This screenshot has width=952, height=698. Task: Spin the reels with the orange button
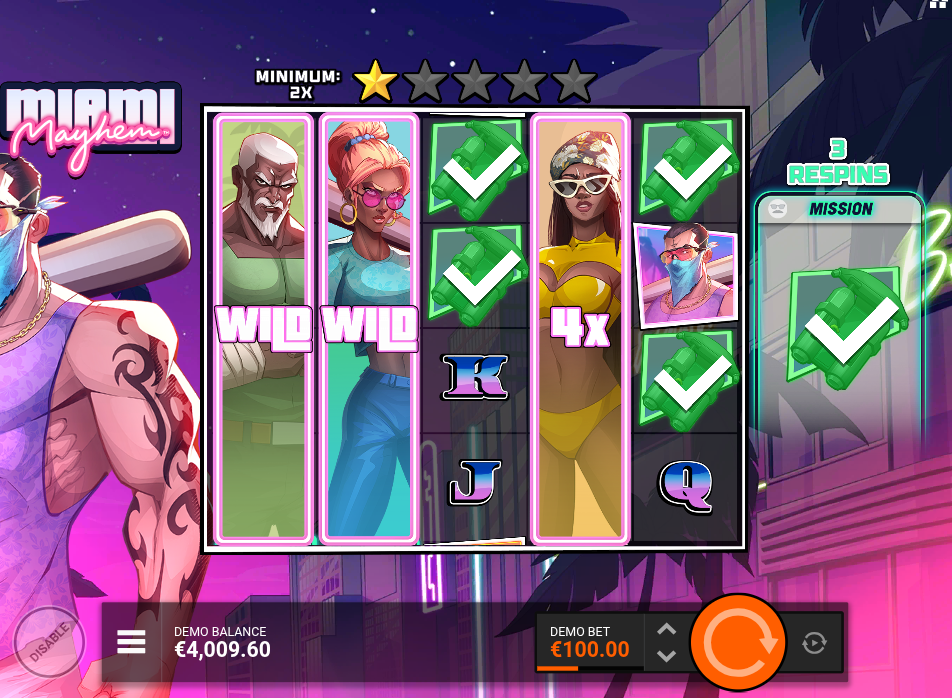738,641
